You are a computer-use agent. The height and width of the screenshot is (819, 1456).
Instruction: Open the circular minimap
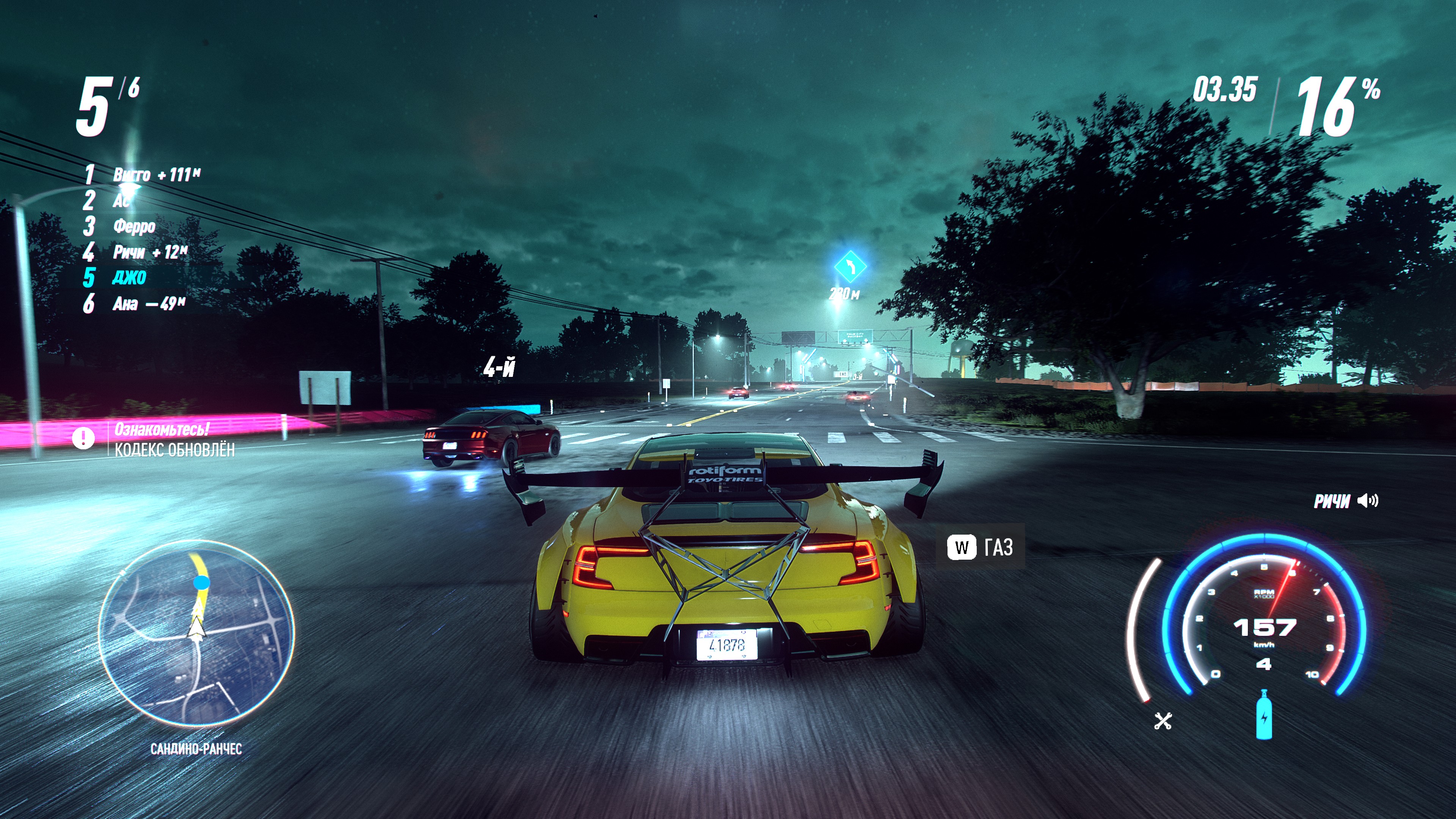click(196, 632)
